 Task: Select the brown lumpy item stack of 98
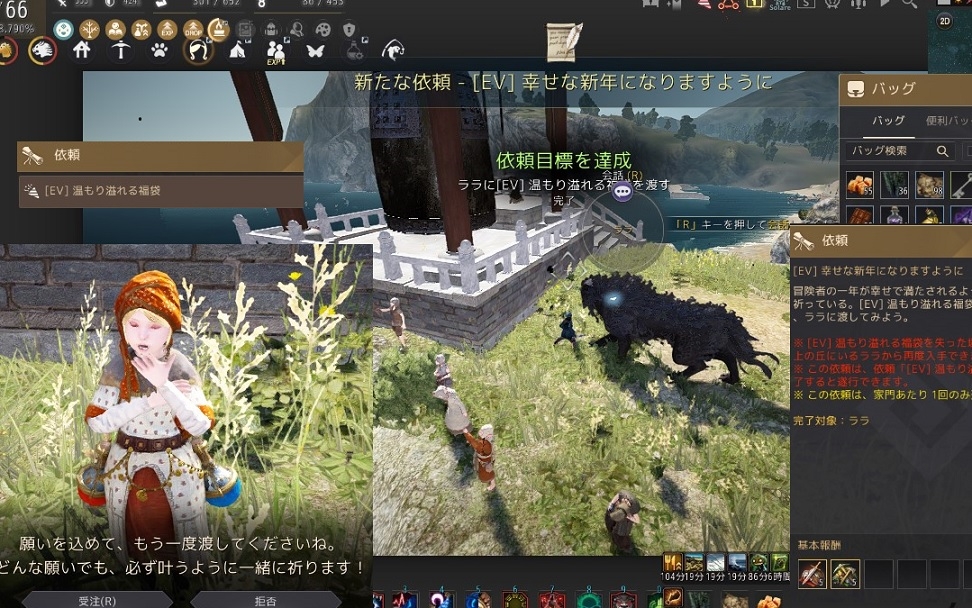(928, 184)
